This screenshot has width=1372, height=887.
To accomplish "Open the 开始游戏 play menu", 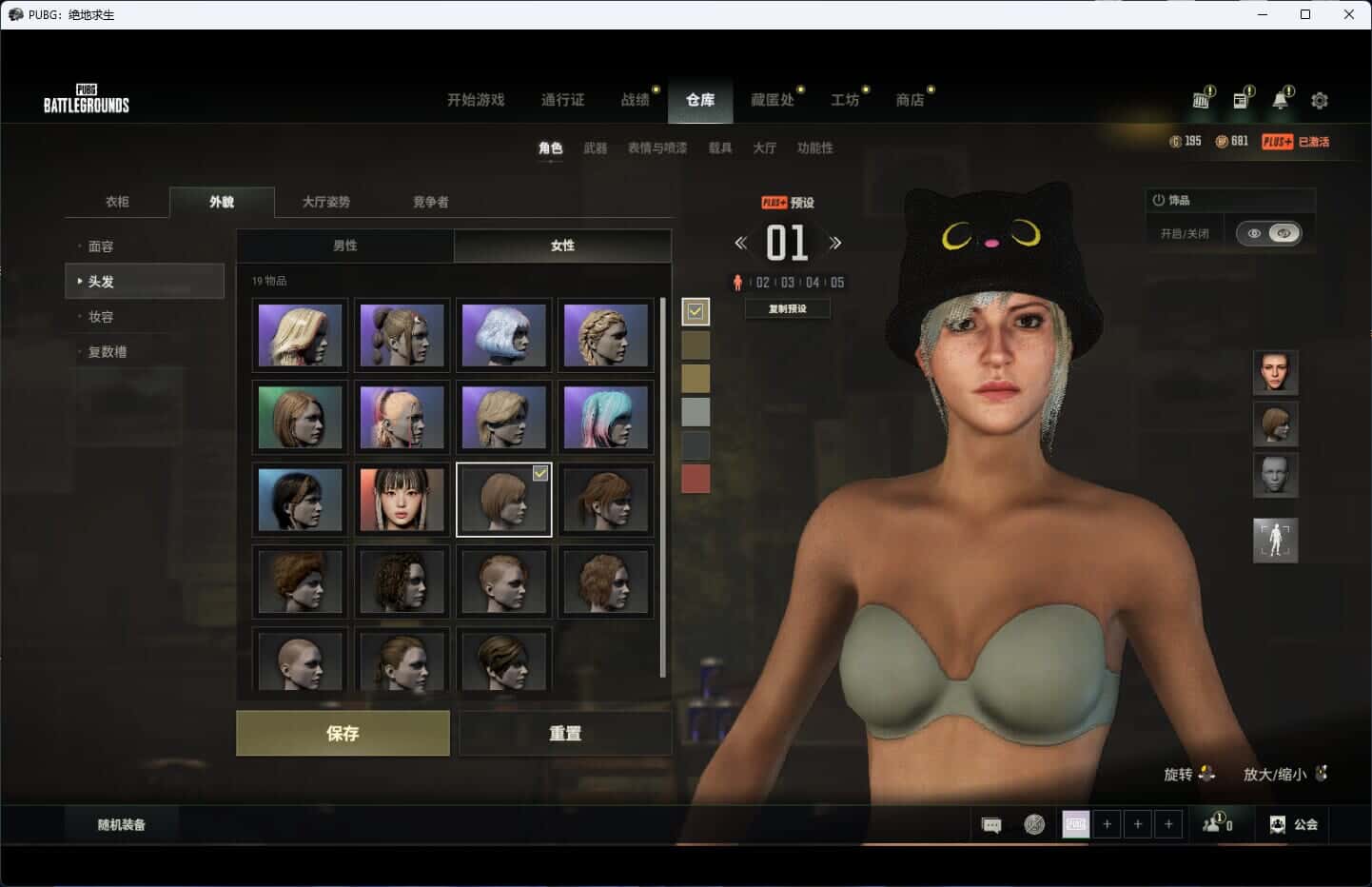I will 476,100.
